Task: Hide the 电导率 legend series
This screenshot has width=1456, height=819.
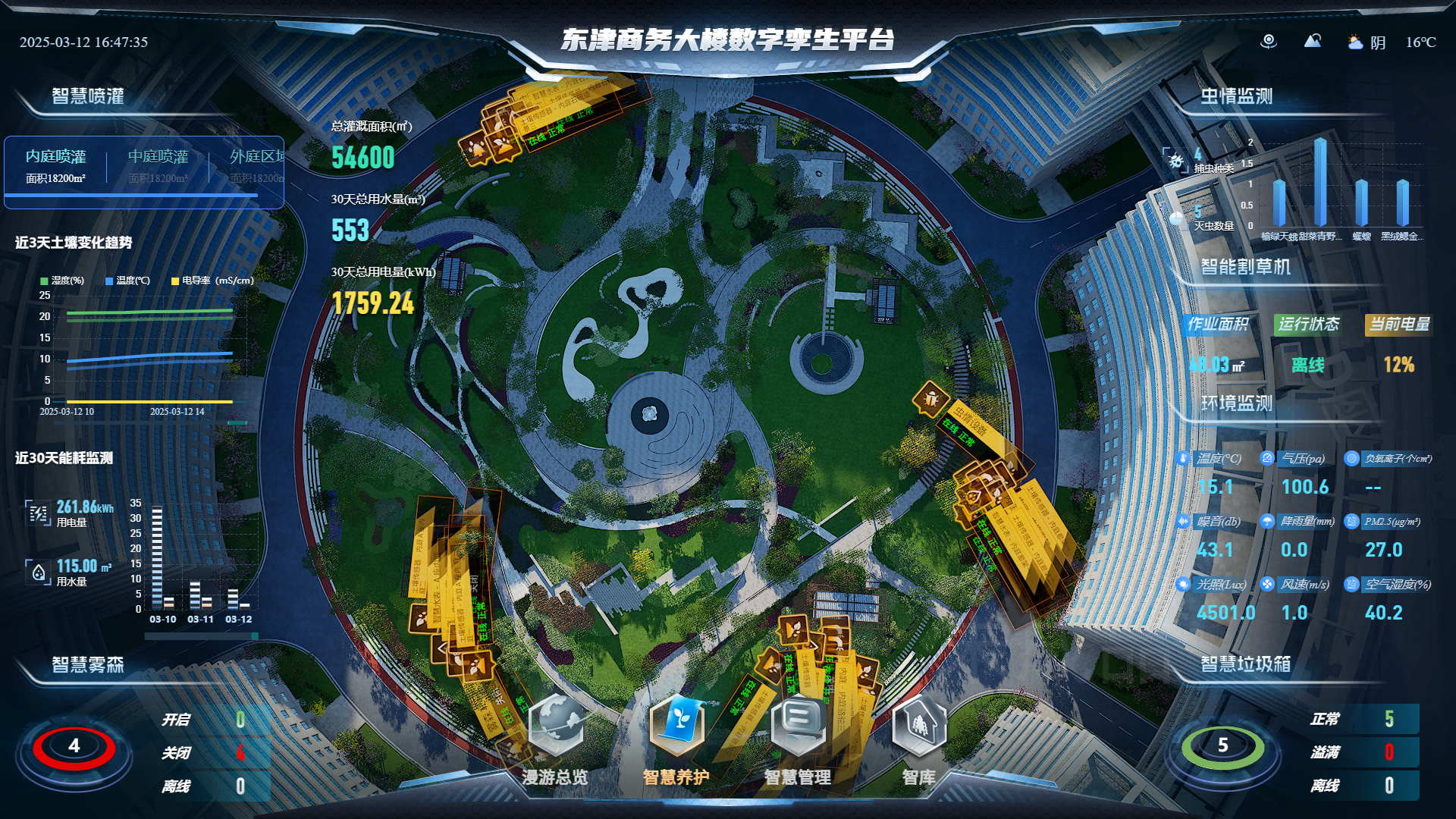Action: point(212,281)
